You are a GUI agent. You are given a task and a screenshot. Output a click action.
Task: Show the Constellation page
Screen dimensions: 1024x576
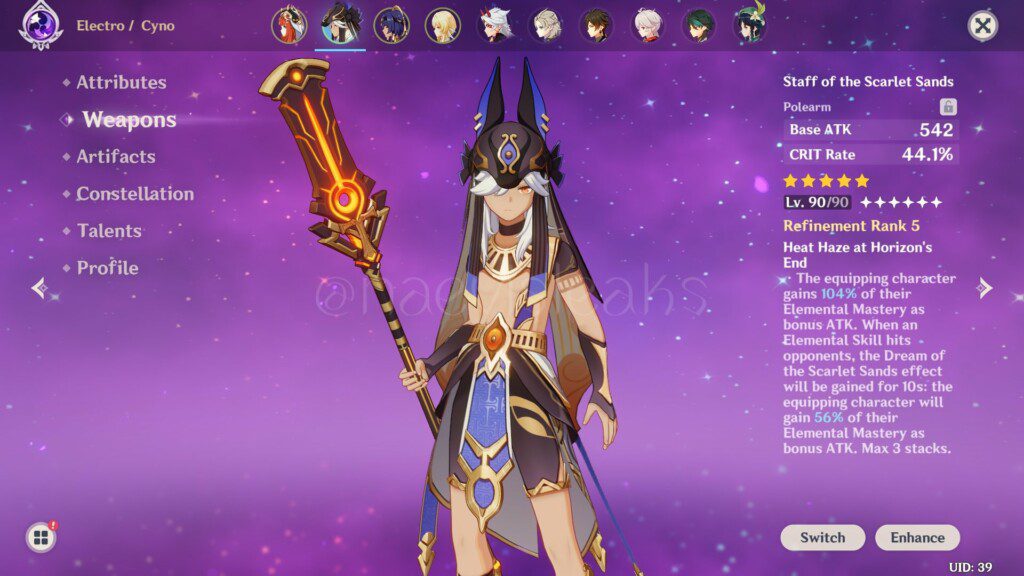[x=135, y=194]
